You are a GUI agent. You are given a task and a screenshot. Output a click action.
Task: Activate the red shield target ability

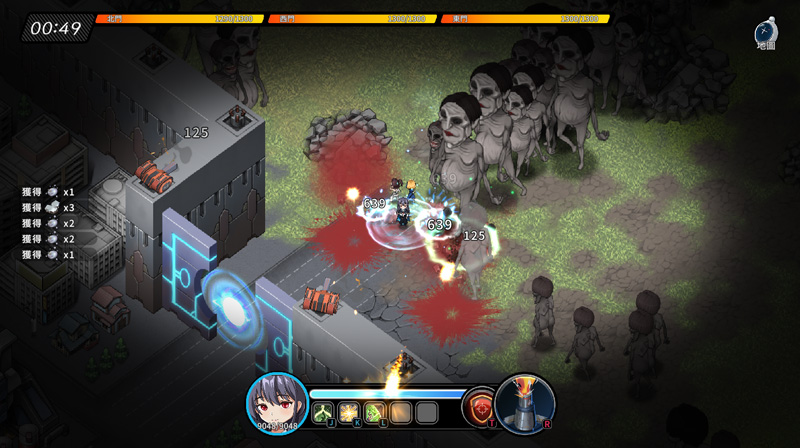click(479, 408)
